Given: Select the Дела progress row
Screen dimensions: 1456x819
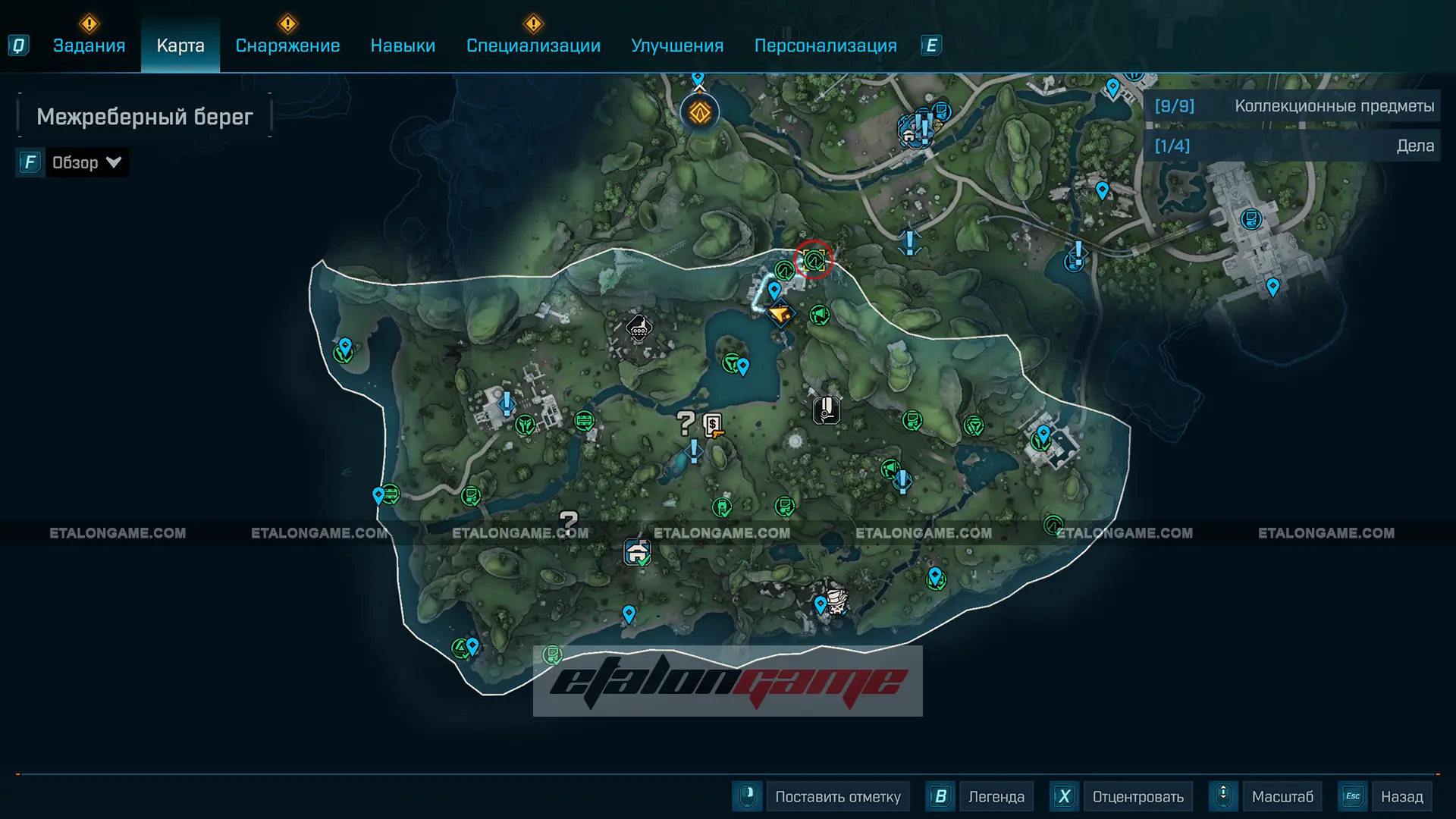Looking at the screenshot, I should click(1293, 146).
